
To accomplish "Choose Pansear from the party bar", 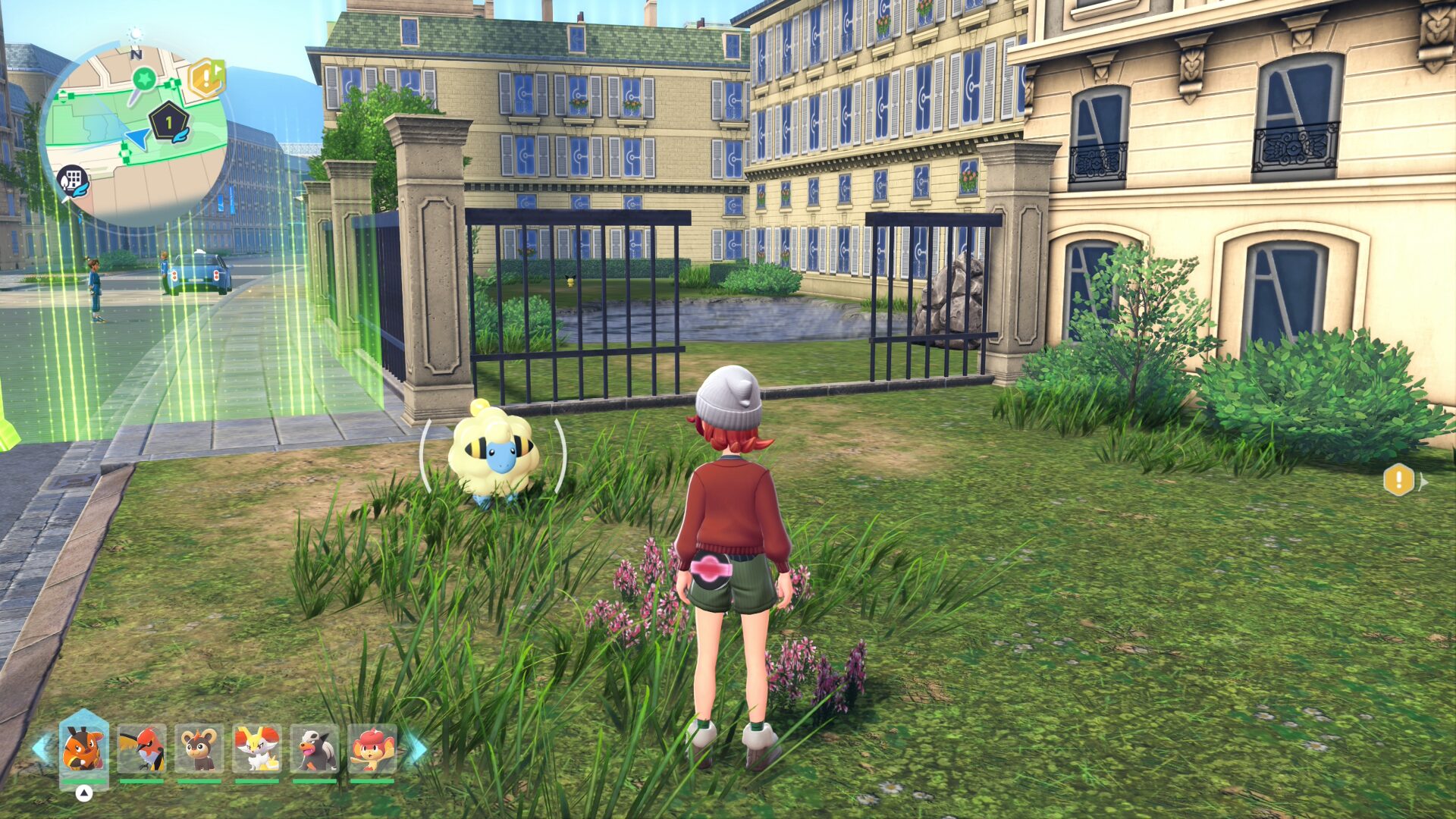I will [x=372, y=748].
